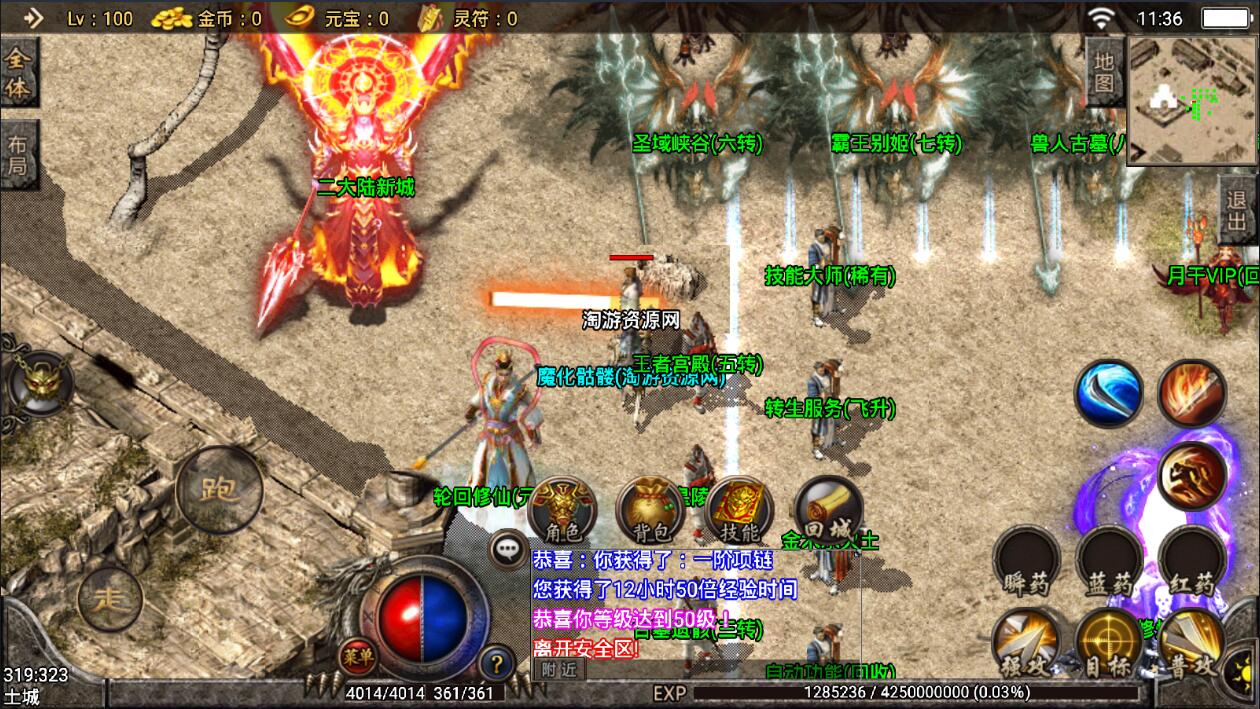Use the 回城 return scroll
Image resolution: width=1260 pixels, height=709 pixels.
pyautogui.click(x=827, y=510)
